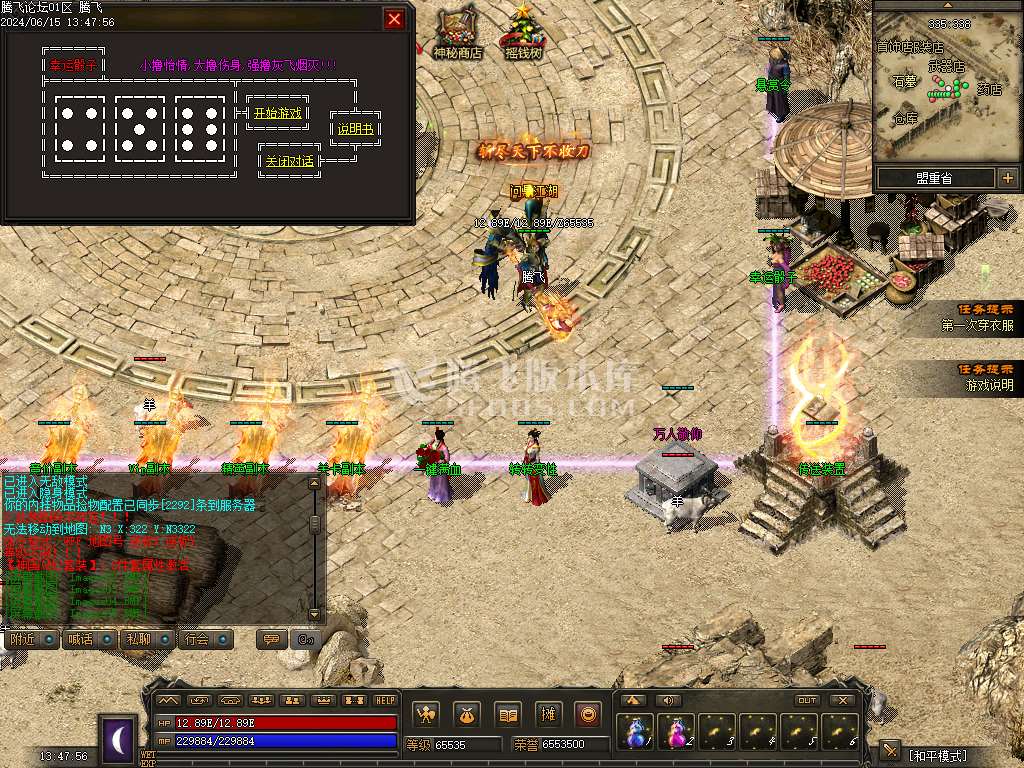The height and width of the screenshot is (768, 1024).
Task: Open the bag via the pouch icon
Action: pos(467,715)
